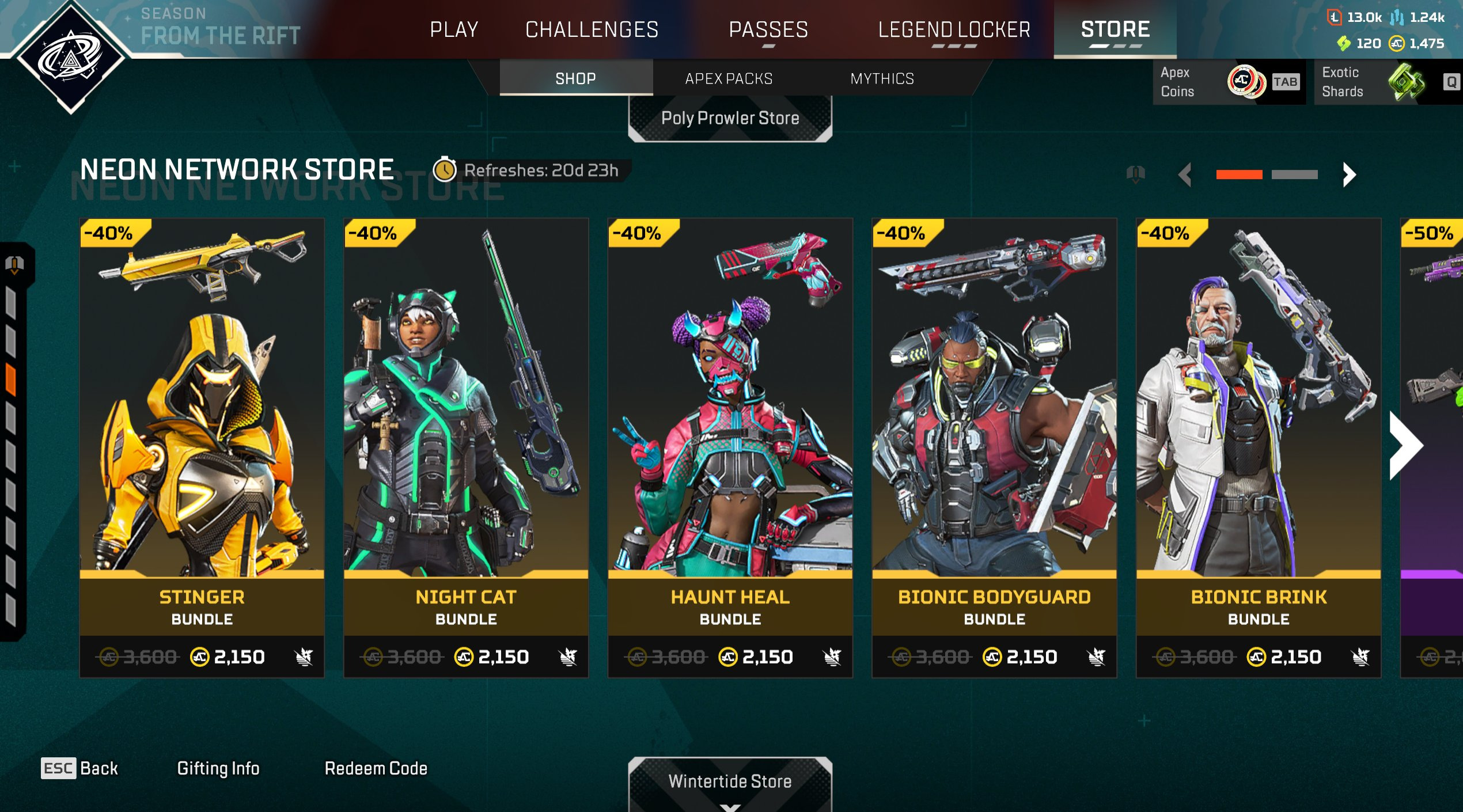
Task: Open the Legend Locker tab
Action: click(x=954, y=29)
